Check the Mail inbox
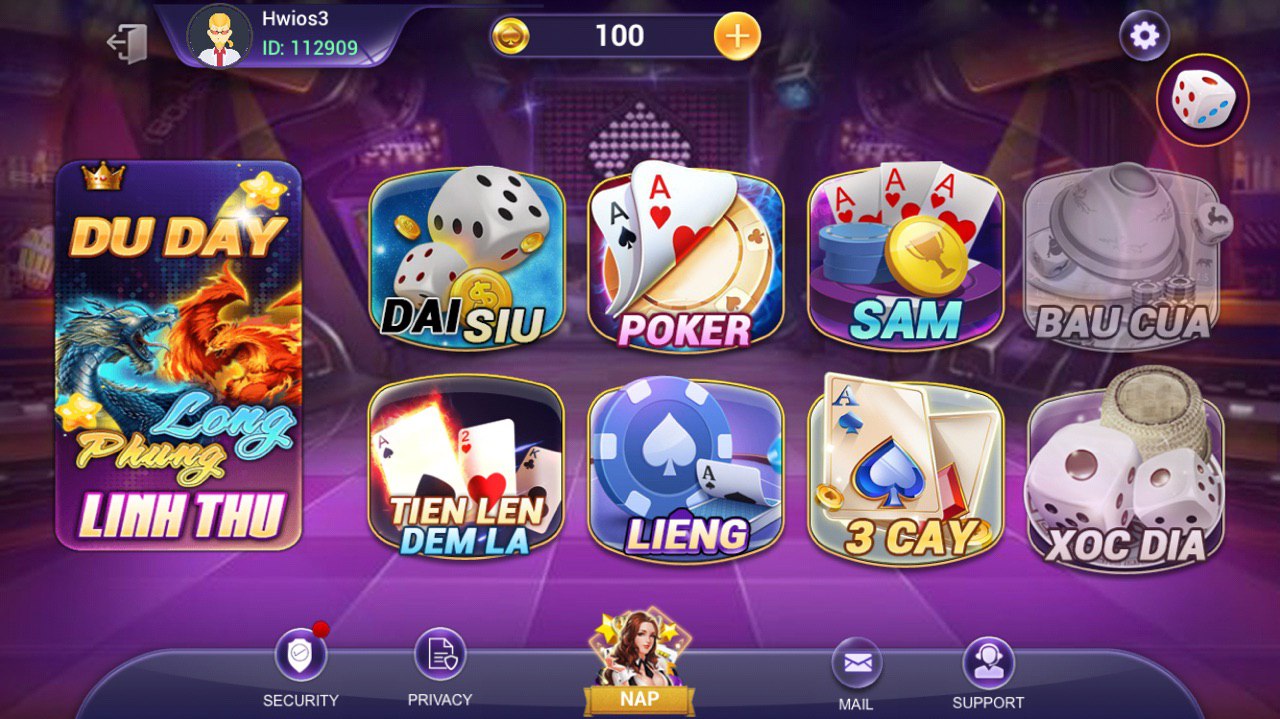 click(857, 663)
